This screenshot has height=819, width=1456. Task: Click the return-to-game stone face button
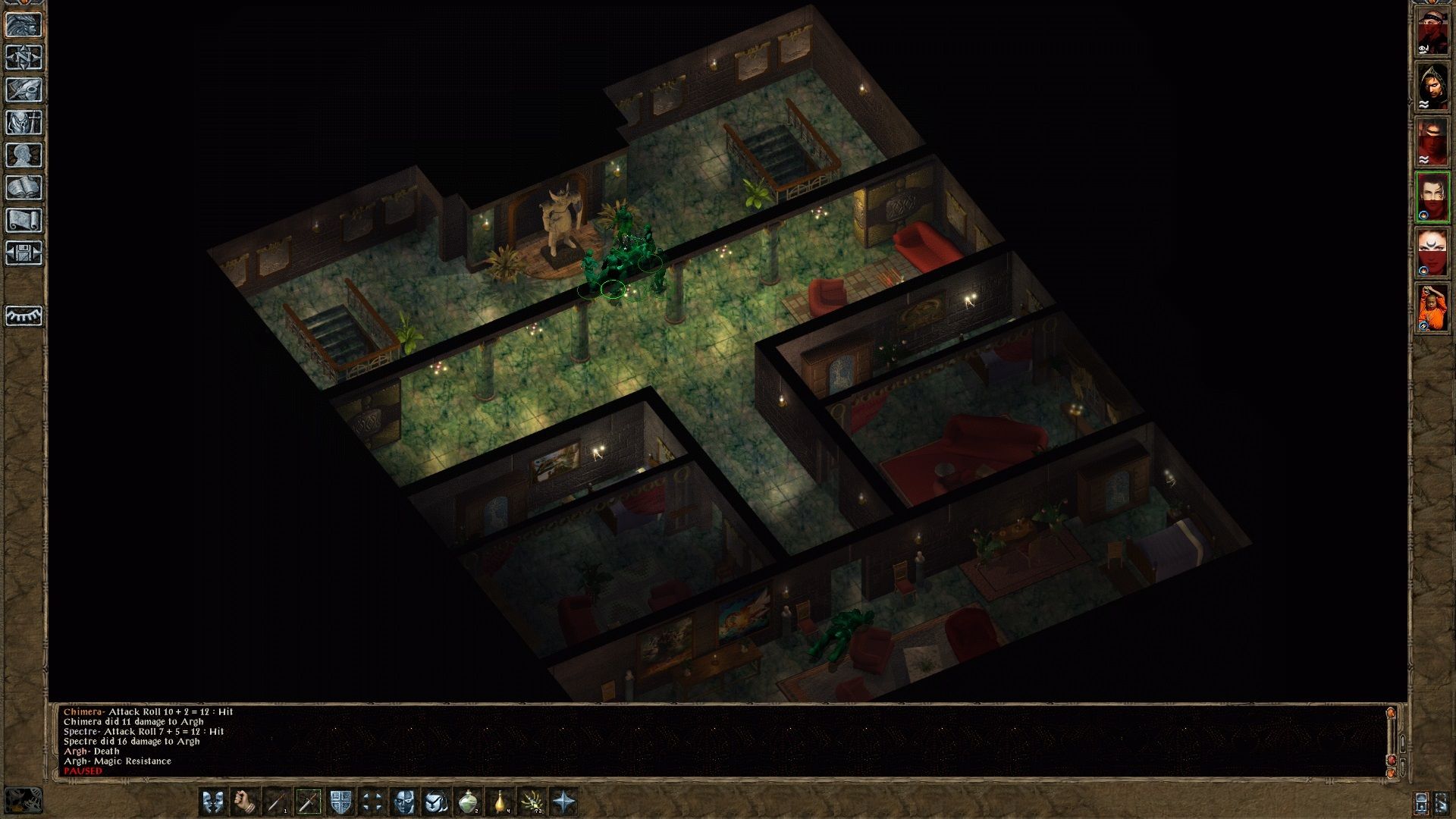(24, 25)
